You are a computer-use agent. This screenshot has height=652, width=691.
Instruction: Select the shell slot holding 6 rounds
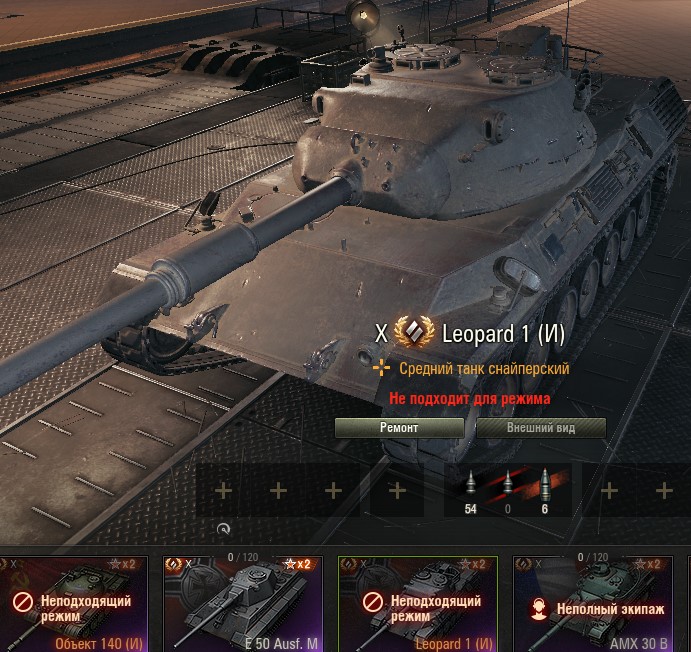pos(544,489)
